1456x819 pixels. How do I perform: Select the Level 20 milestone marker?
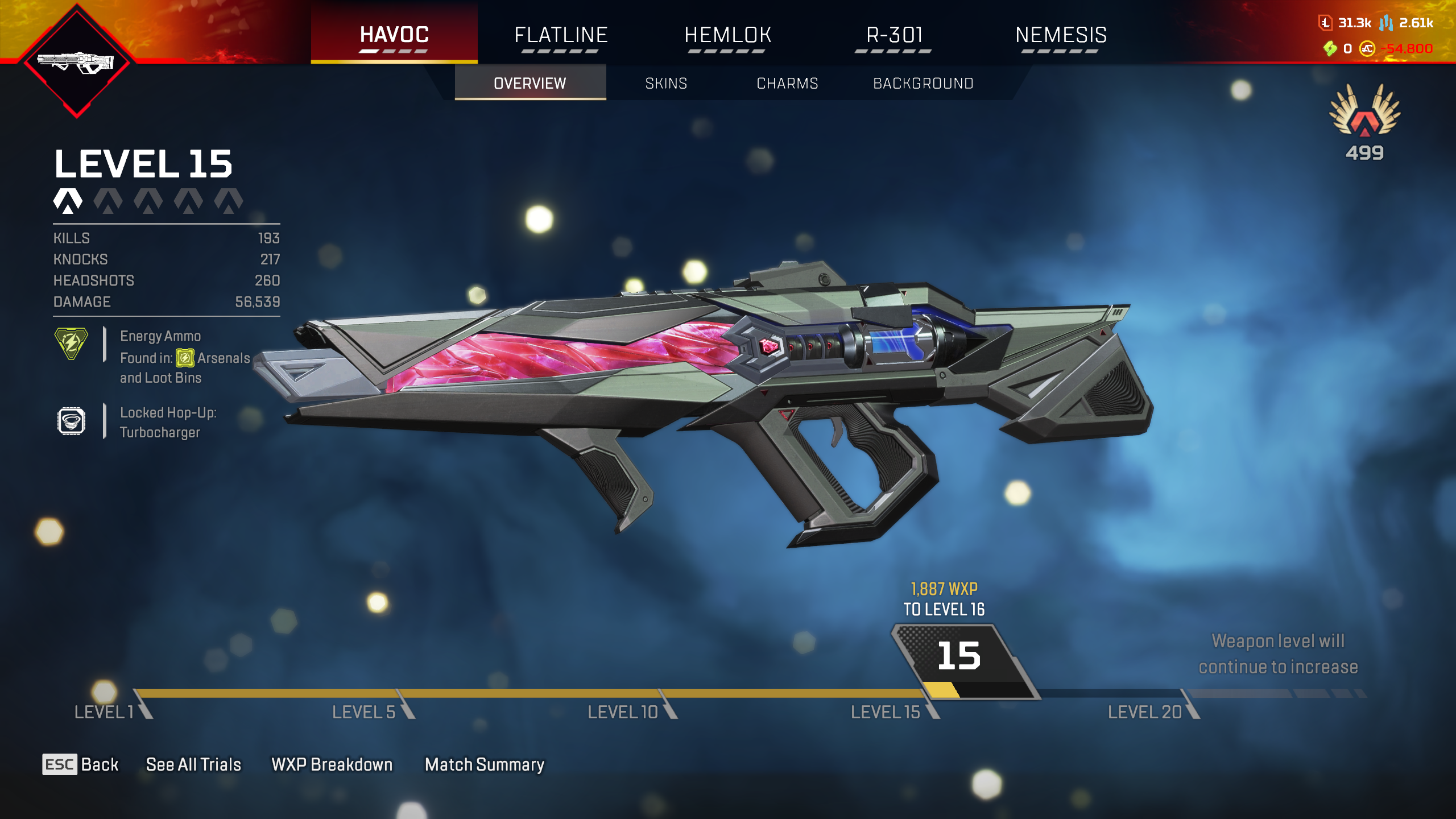(x=1145, y=712)
